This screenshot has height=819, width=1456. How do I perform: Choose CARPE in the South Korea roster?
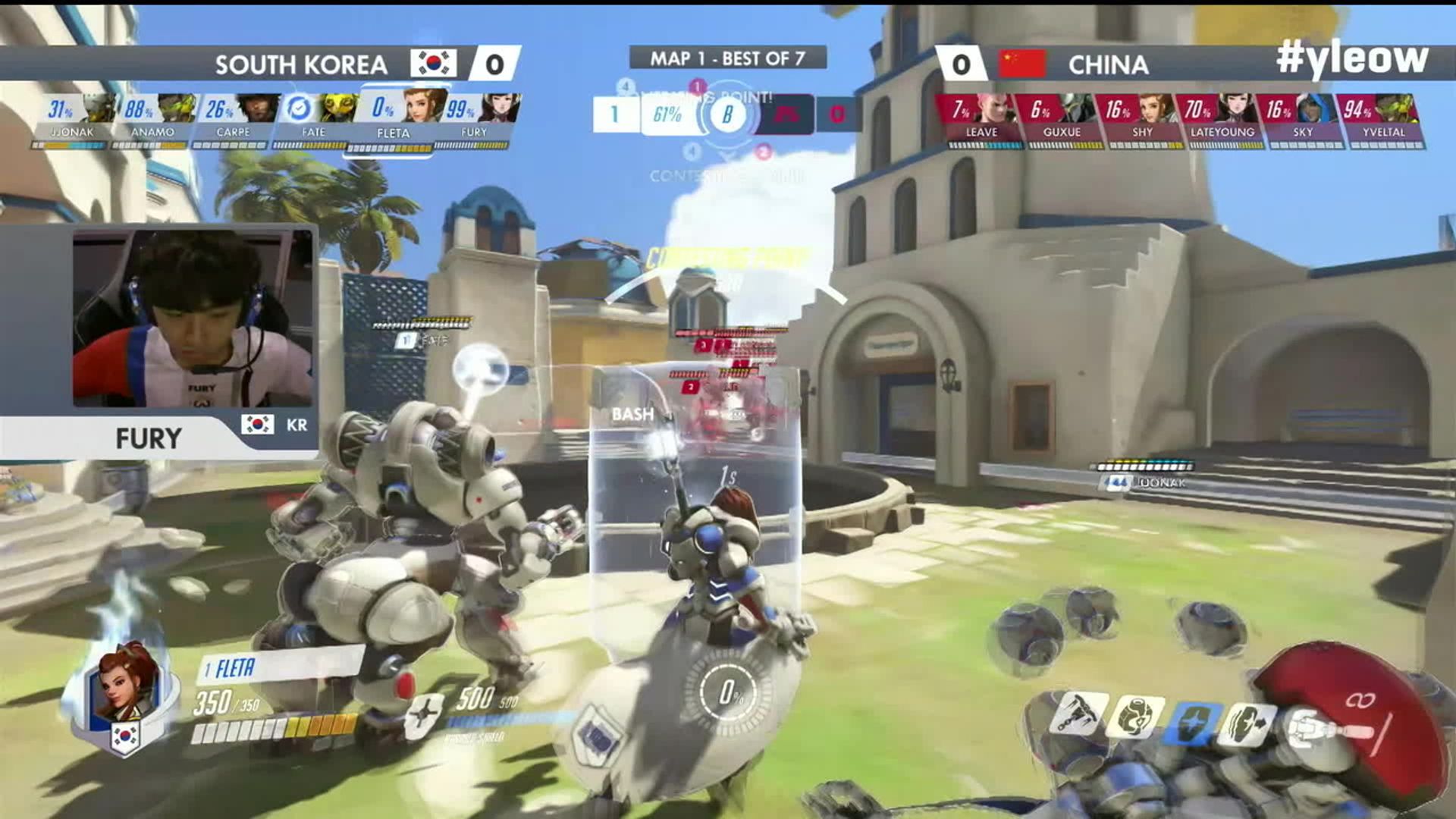[234, 119]
